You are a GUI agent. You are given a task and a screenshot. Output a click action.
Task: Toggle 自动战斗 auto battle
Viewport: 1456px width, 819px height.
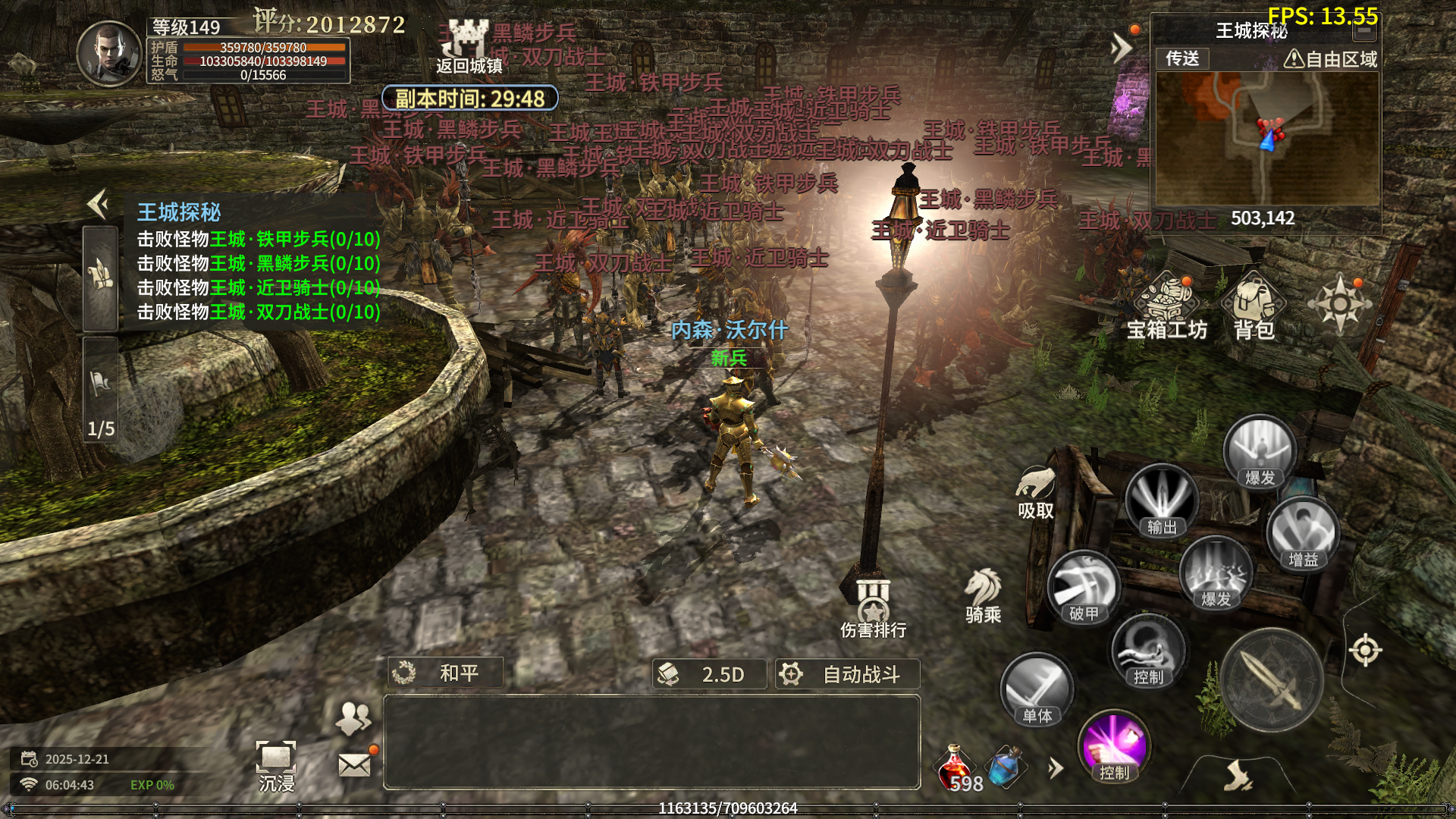(847, 674)
